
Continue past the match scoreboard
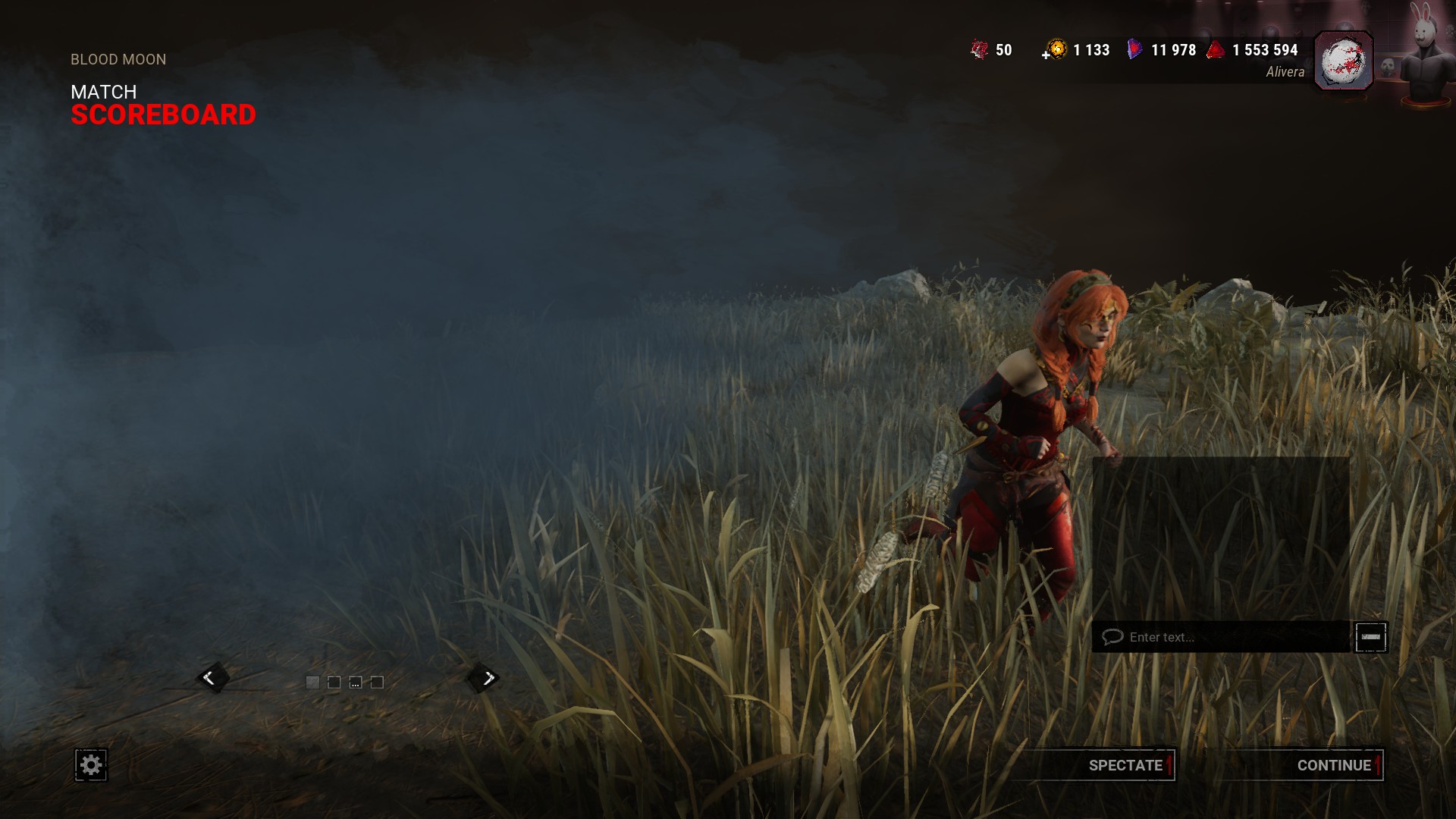pyautogui.click(x=1333, y=765)
